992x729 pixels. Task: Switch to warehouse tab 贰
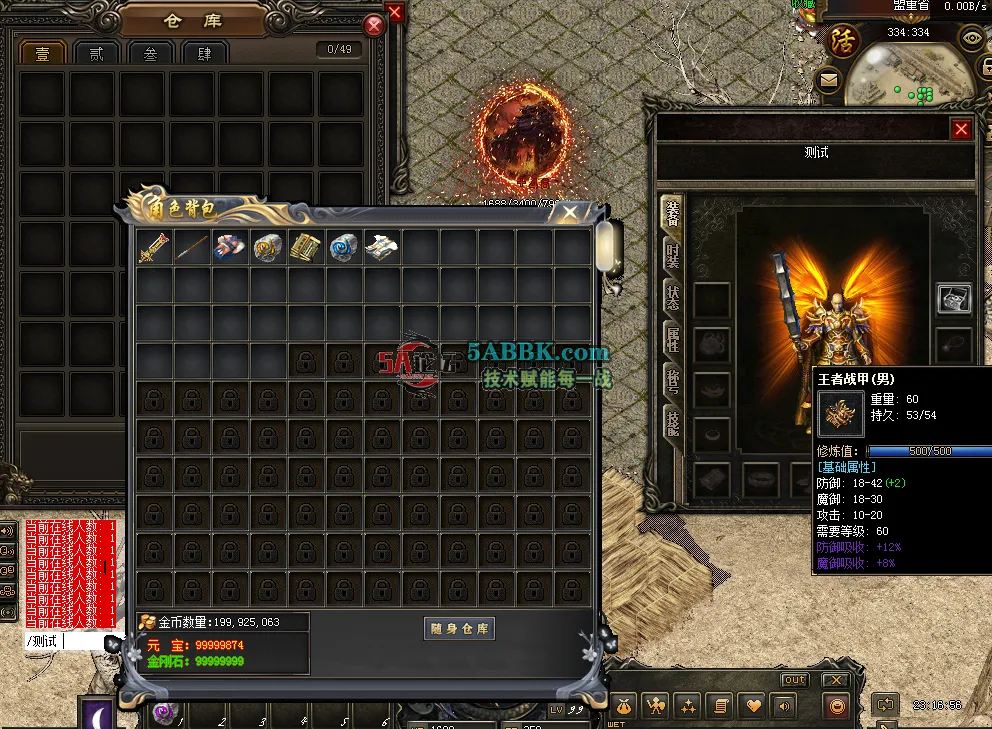96,54
